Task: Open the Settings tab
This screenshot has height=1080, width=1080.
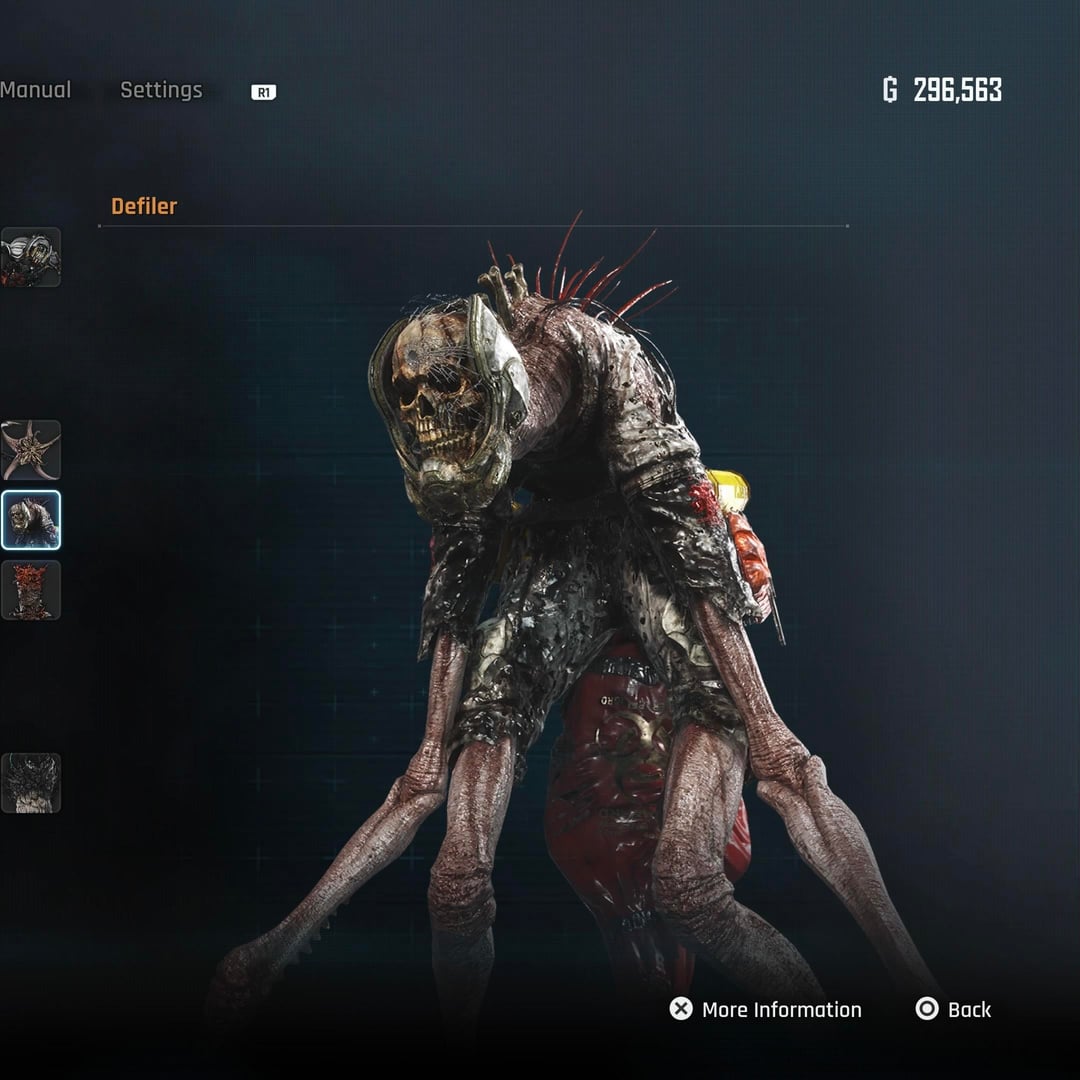Action: click(161, 90)
